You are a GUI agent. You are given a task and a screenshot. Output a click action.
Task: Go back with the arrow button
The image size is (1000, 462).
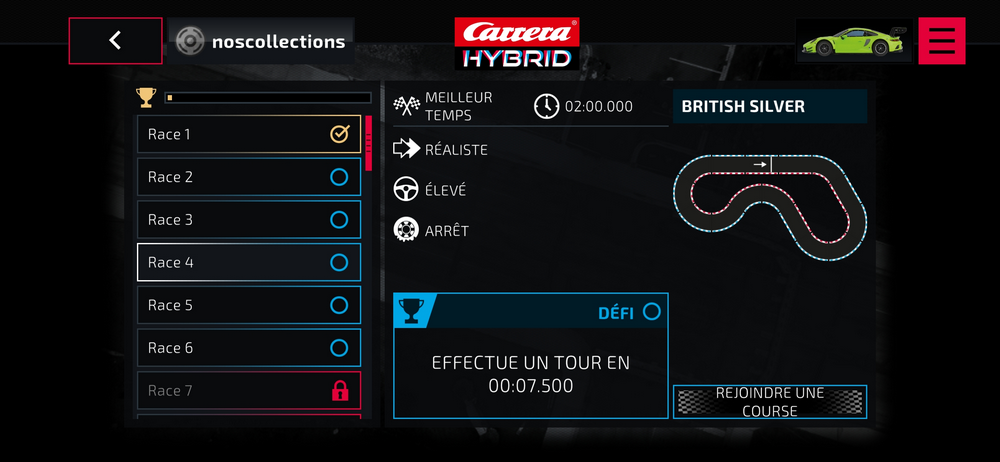tap(115, 41)
